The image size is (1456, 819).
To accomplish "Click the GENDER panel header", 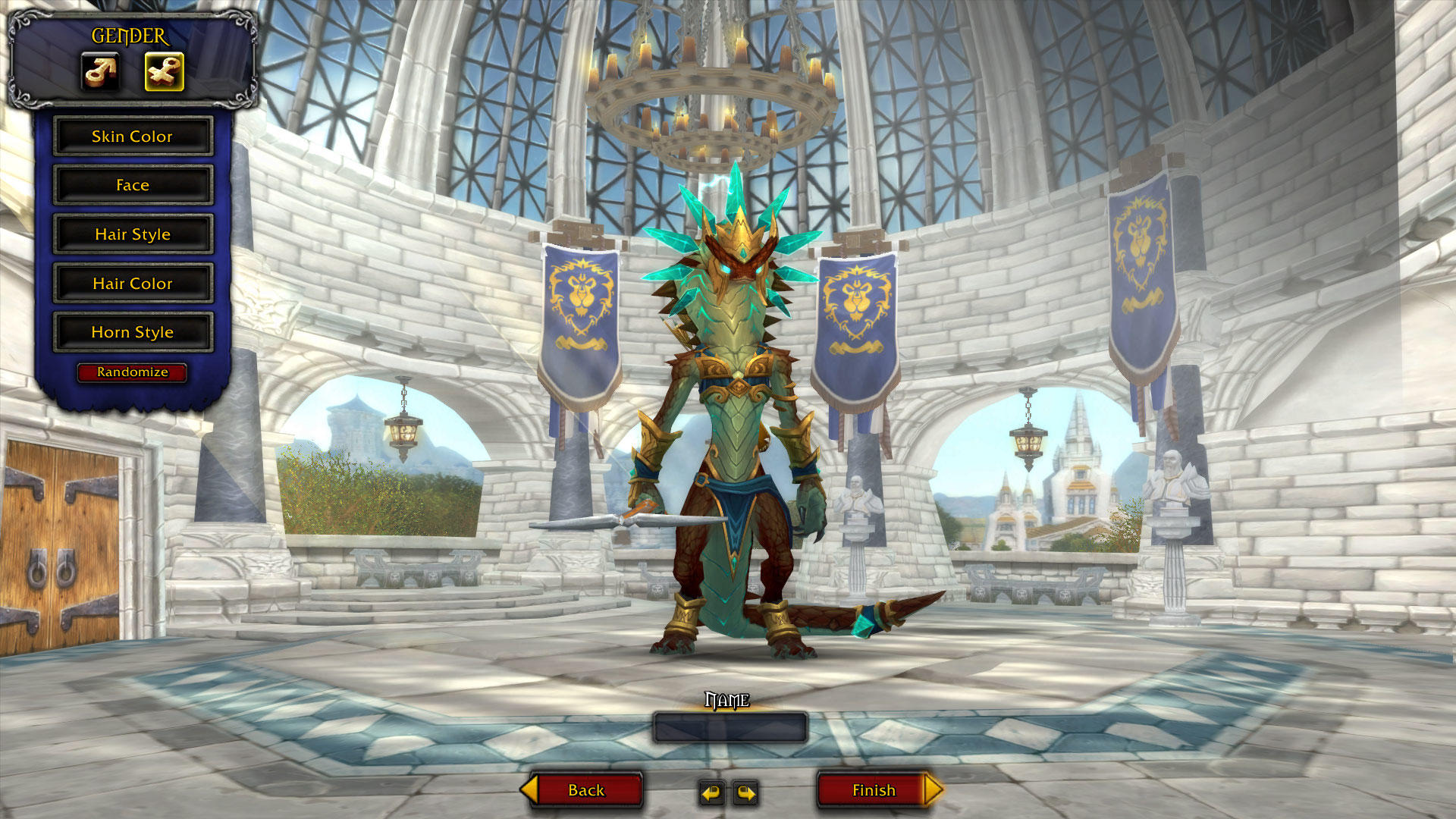I will pos(129,34).
